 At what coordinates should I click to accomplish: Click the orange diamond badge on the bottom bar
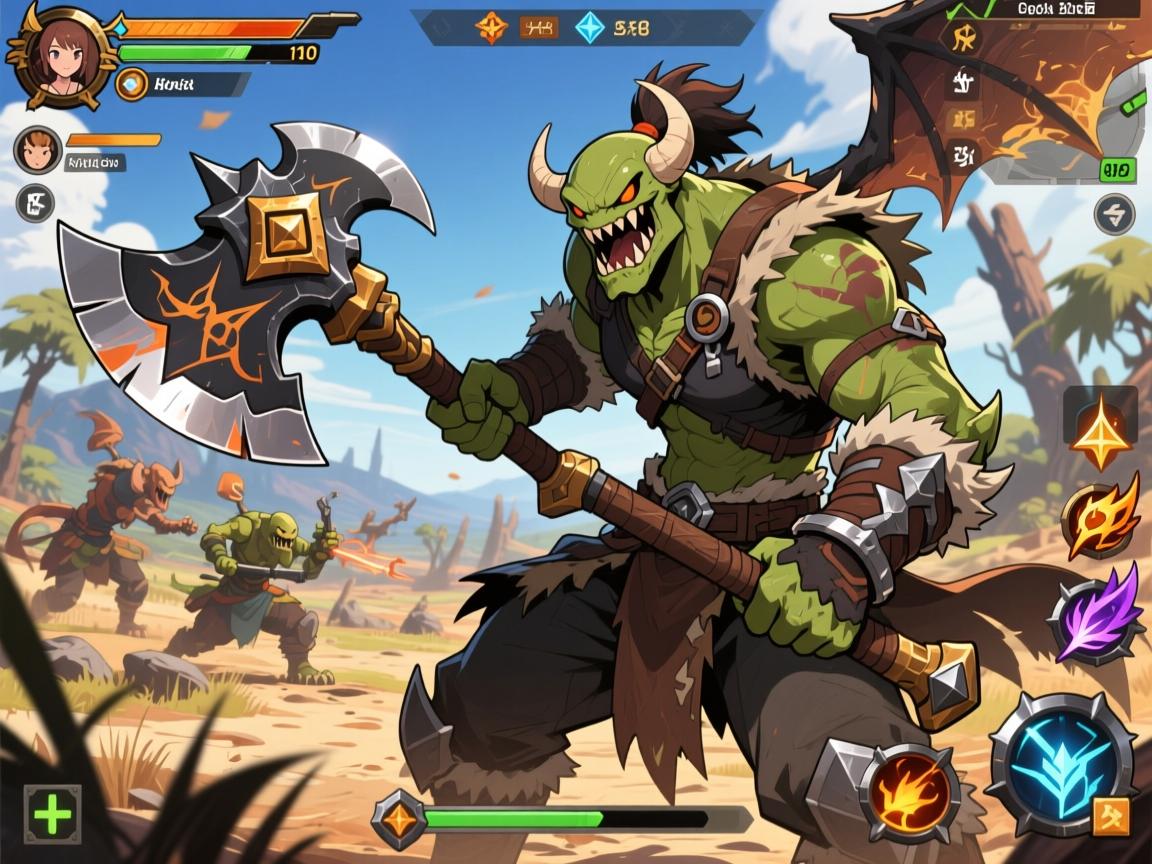pyautogui.click(x=398, y=819)
